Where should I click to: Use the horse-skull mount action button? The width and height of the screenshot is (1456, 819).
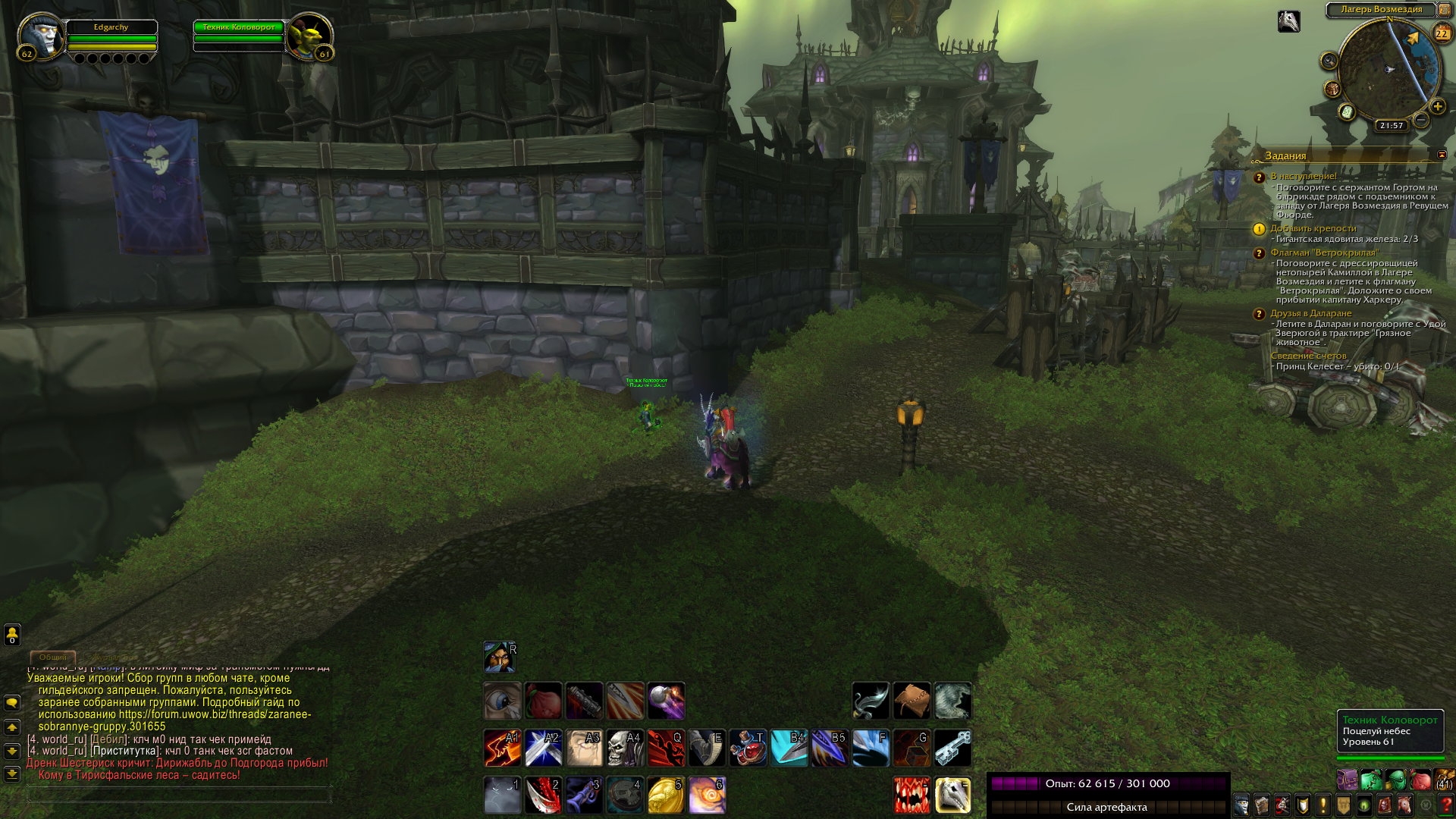[x=952, y=795]
